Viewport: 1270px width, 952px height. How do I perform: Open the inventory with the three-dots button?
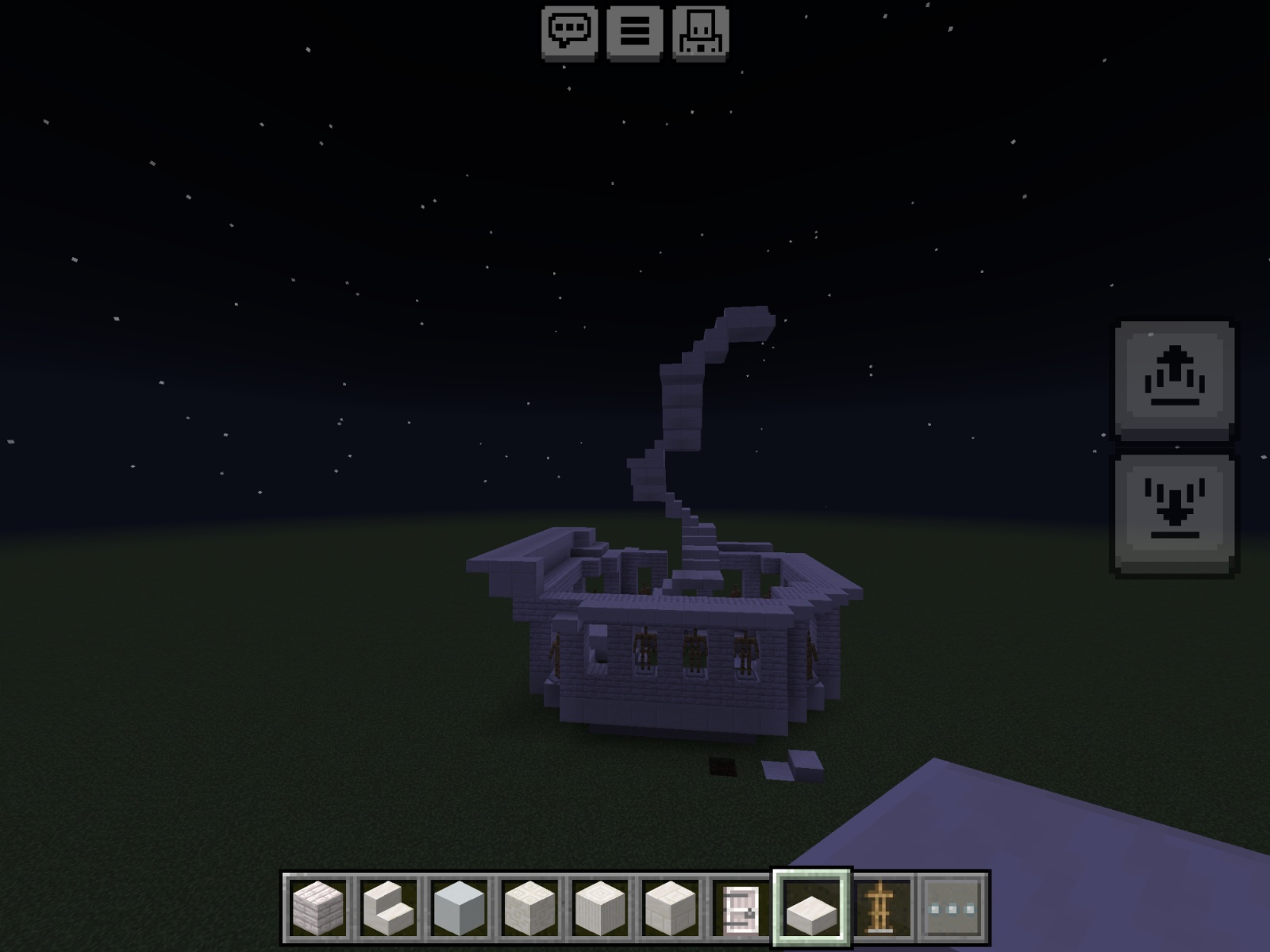953,908
